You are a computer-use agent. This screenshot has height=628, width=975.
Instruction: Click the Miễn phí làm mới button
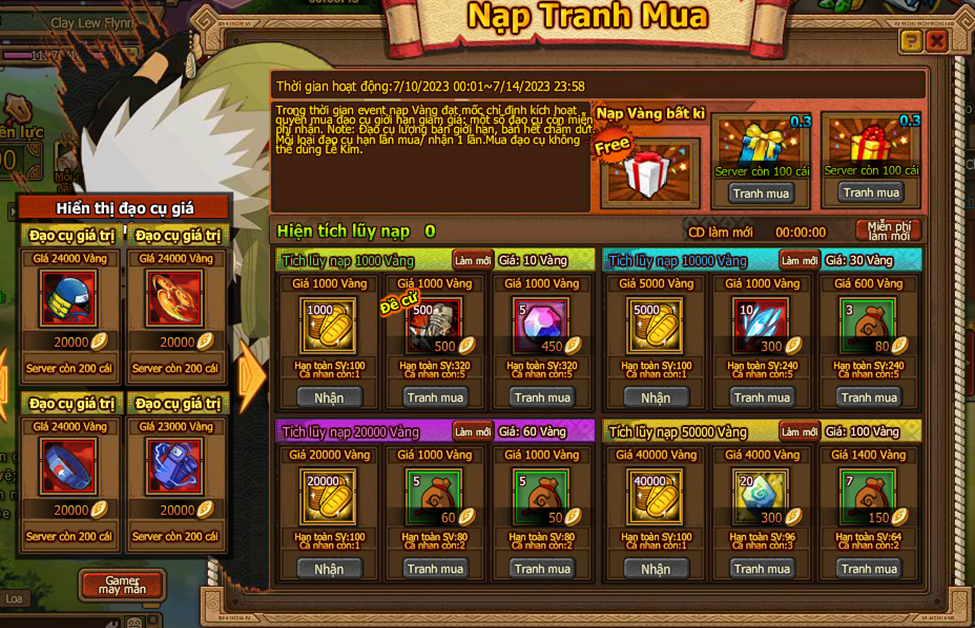(888, 231)
